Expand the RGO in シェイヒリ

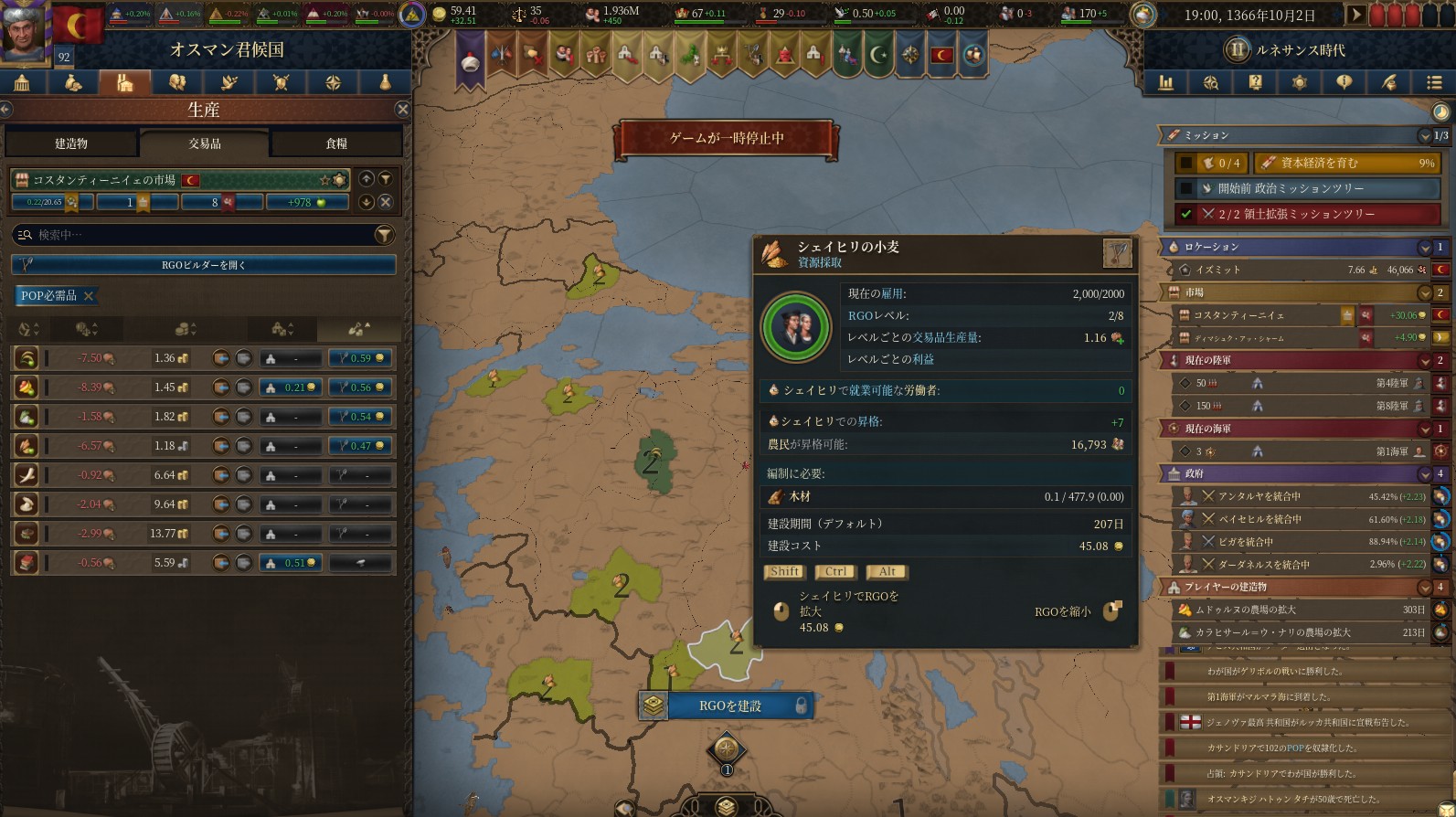pyautogui.click(x=781, y=611)
